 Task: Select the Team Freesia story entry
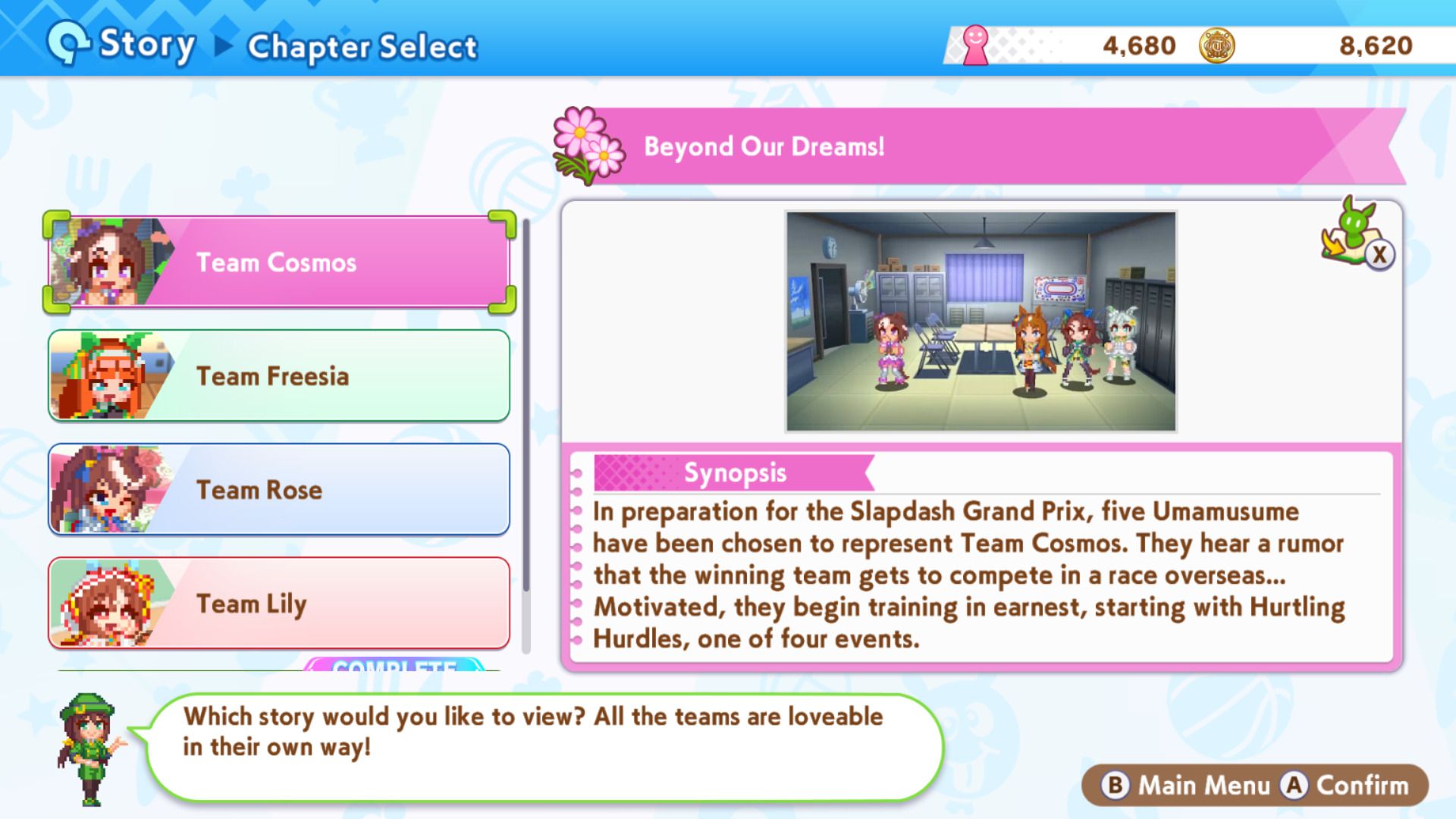(x=303, y=376)
